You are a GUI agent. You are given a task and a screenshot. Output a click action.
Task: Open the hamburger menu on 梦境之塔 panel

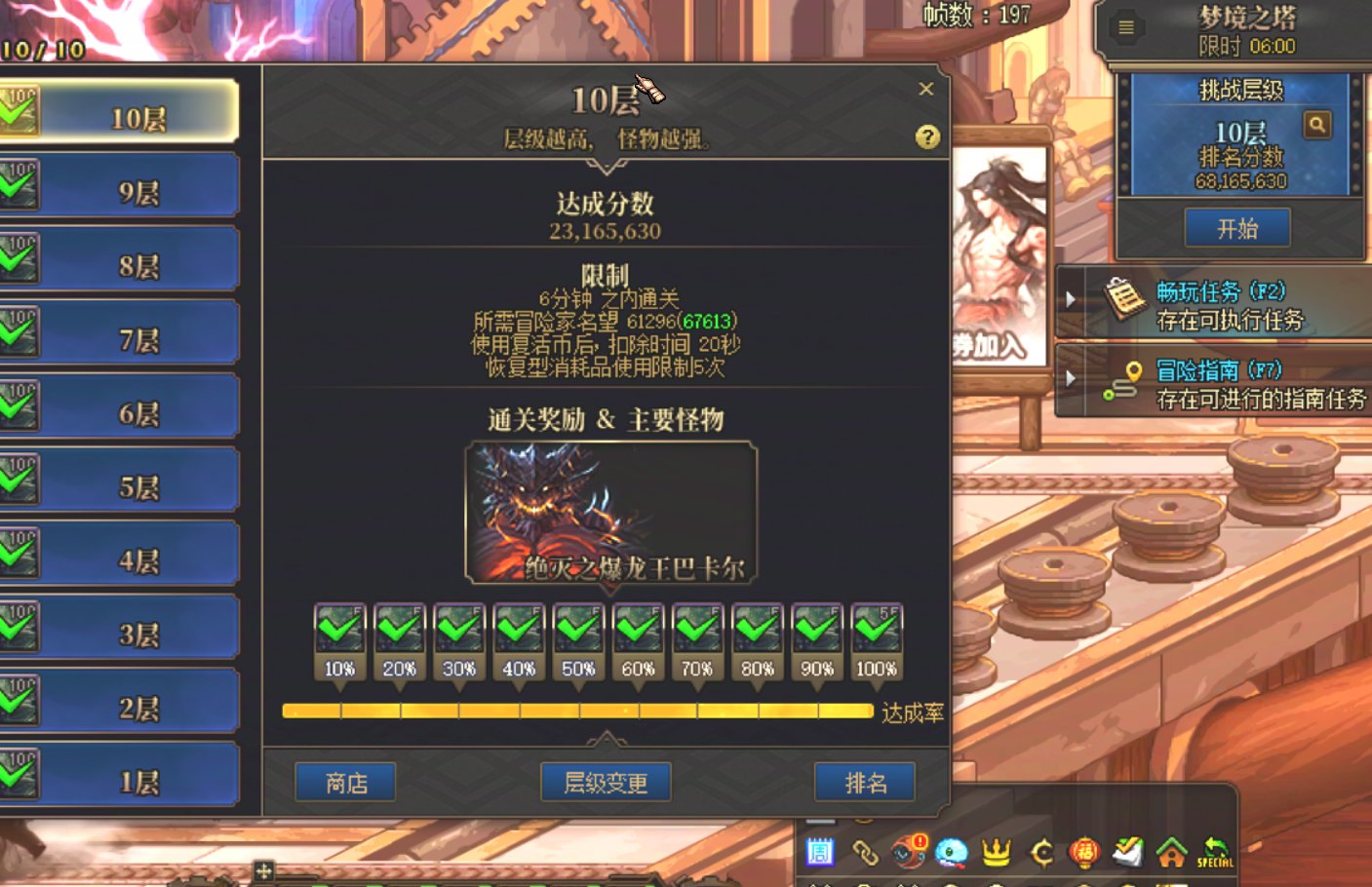(x=1124, y=27)
